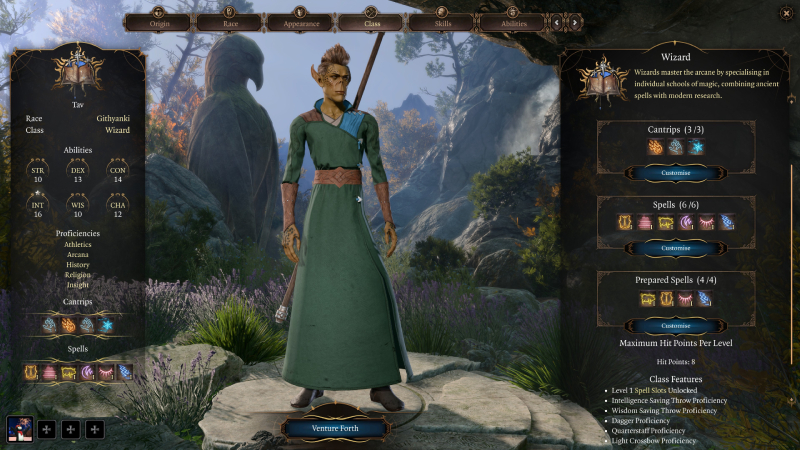This screenshot has width=800, height=450.
Task: Switch to the Origin tab
Action: click(158, 21)
